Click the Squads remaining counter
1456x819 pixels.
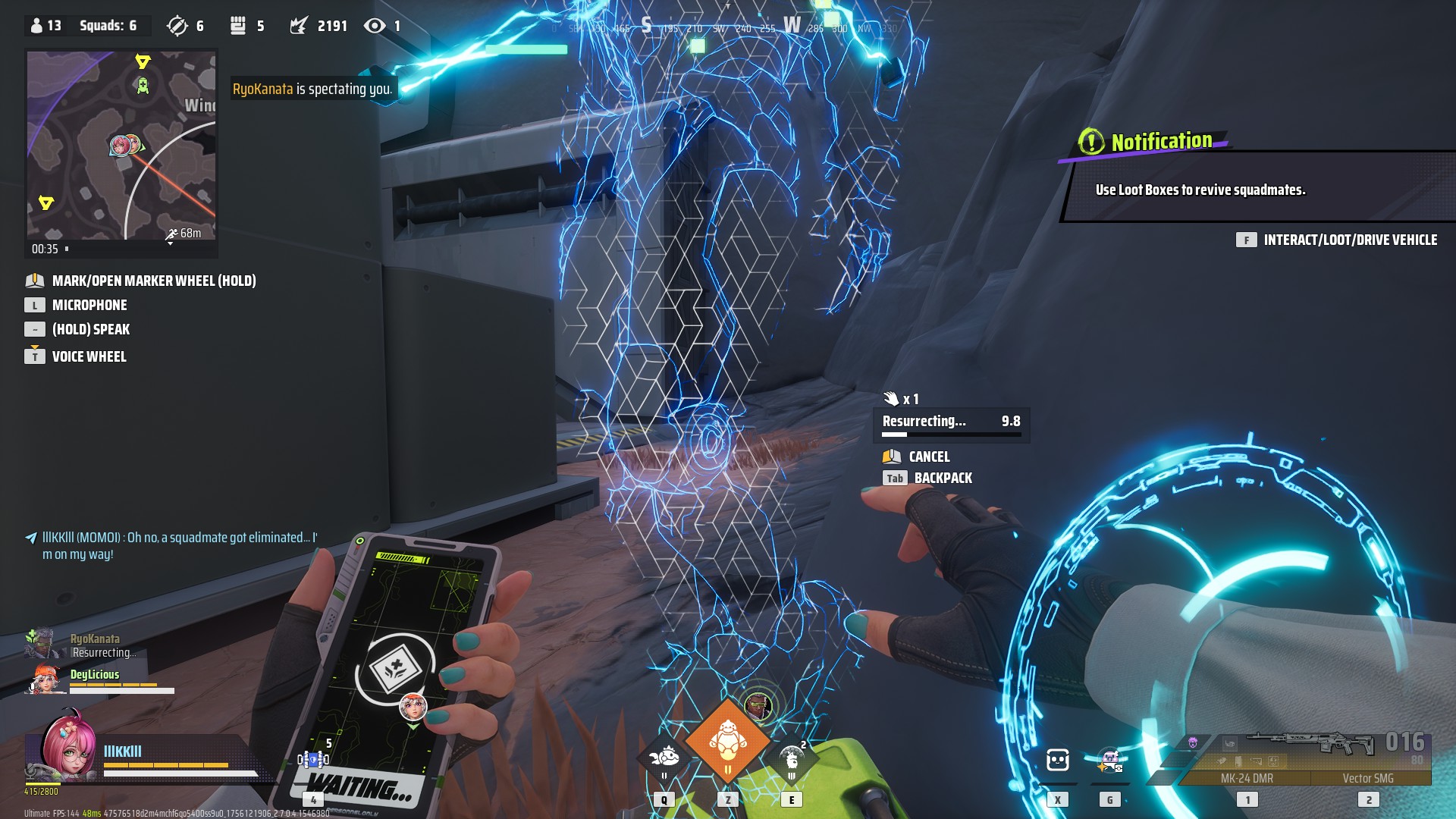108,26
